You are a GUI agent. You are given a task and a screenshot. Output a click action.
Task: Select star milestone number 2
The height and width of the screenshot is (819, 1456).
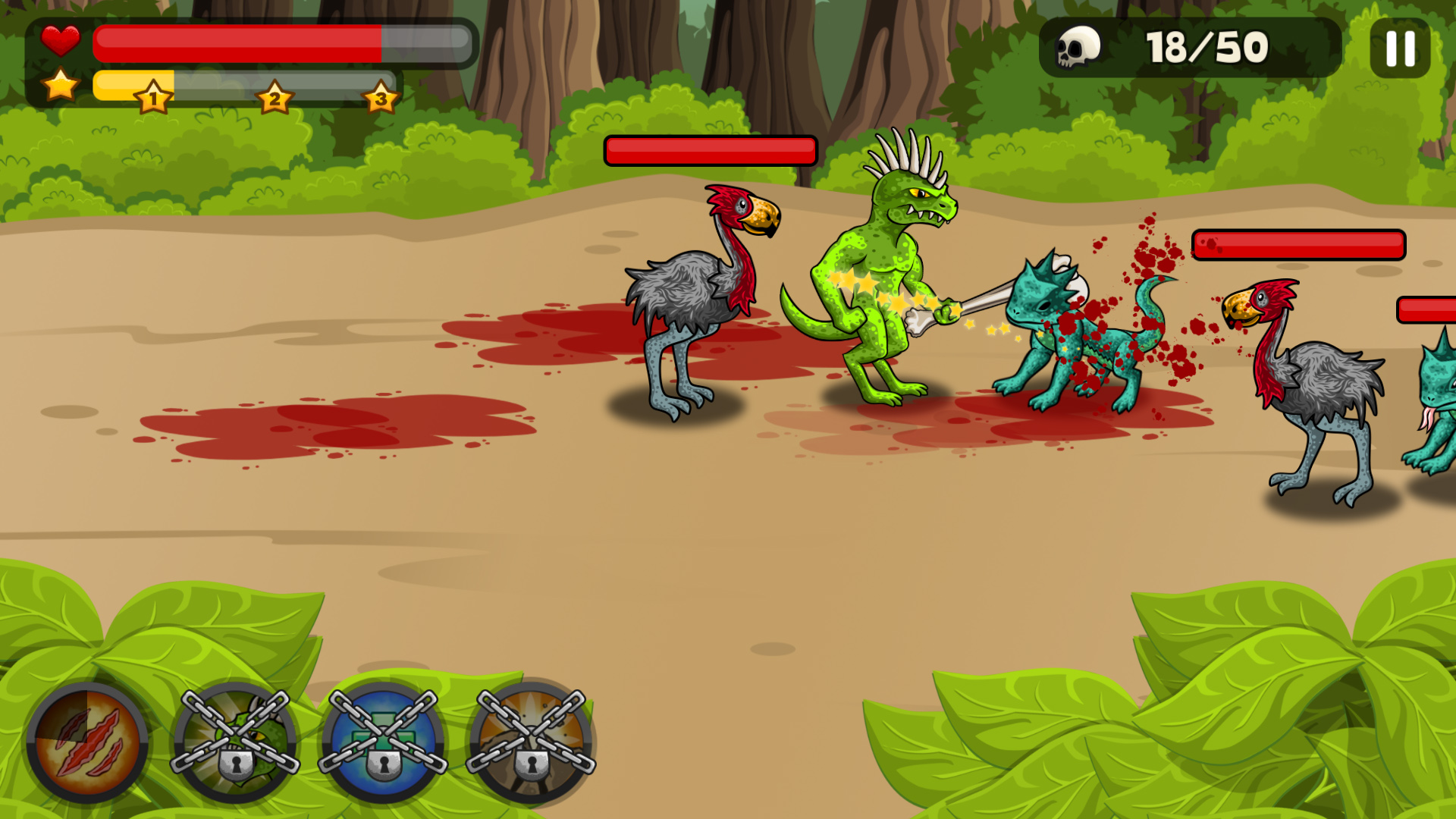(x=275, y=97)
